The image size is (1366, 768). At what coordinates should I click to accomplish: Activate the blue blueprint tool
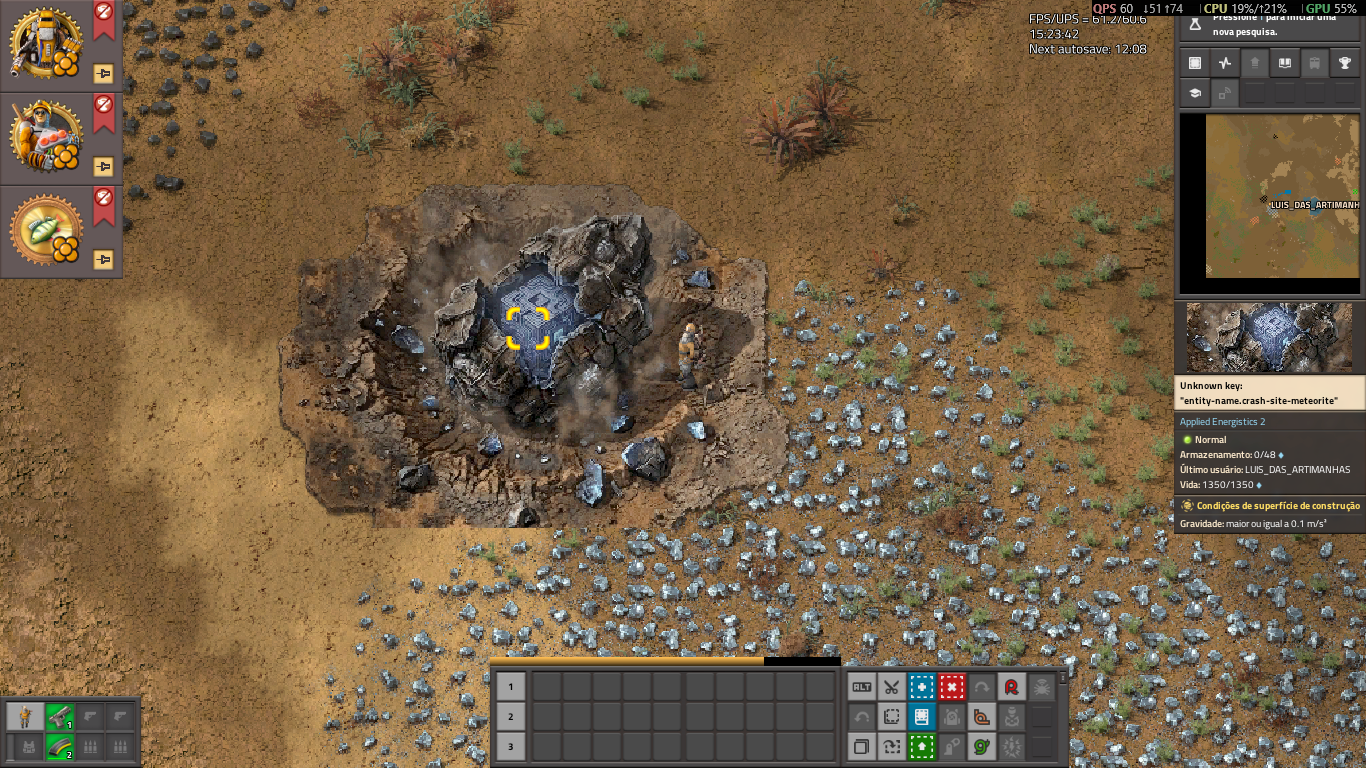click(x=922, y=687)
